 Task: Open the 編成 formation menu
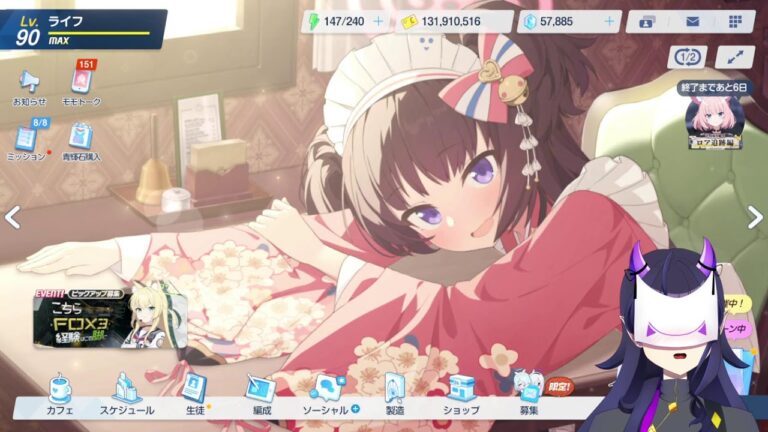point(262,393)
